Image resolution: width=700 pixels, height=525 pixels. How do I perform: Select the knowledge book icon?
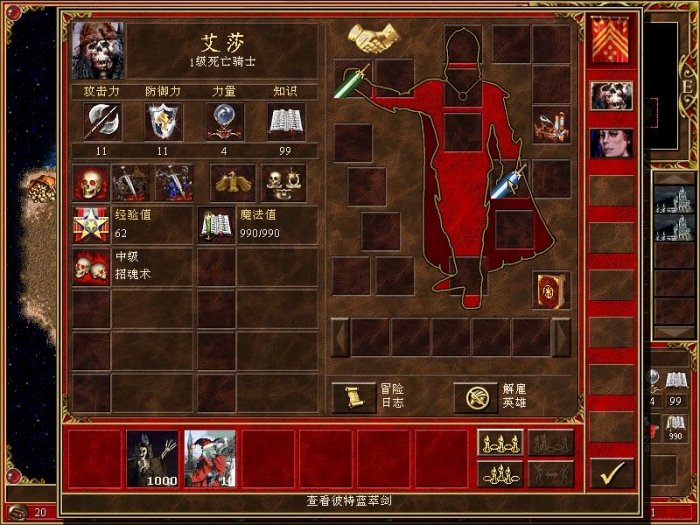click(286, 122)
